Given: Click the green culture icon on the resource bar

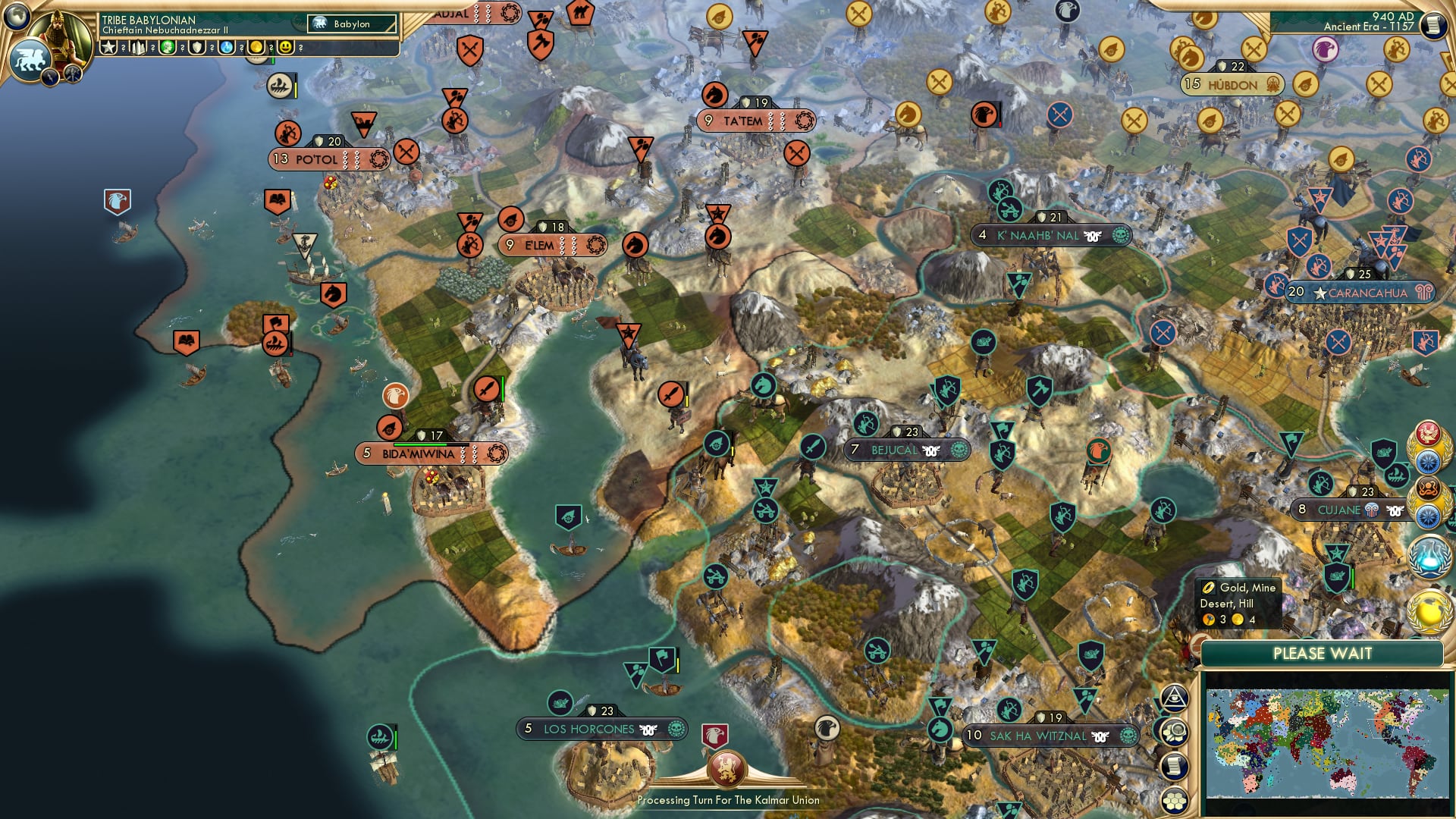Looking at the screenshot, I should [169, 47].
